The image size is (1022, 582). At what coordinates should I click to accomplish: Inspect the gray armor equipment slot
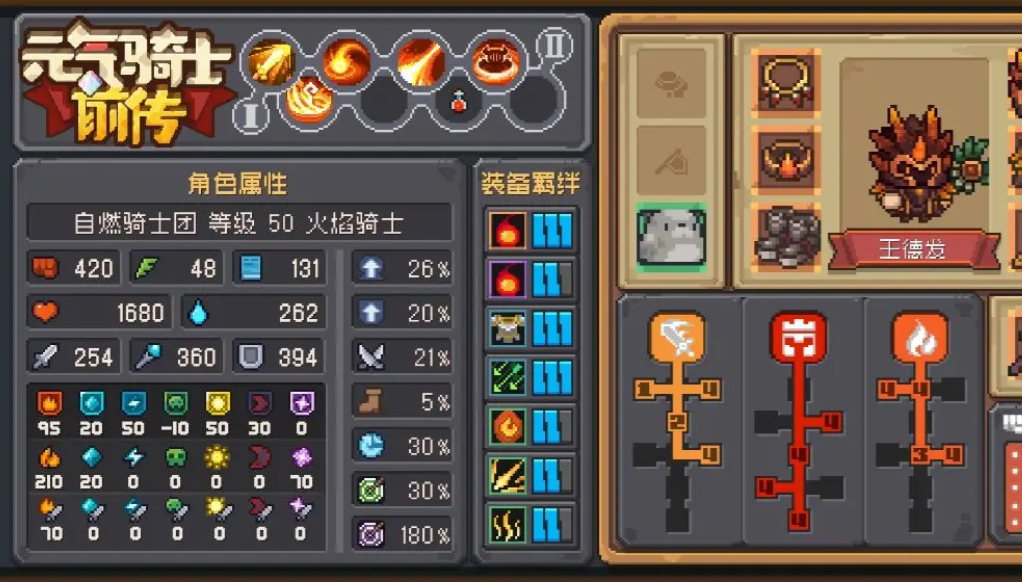[785, 236]
